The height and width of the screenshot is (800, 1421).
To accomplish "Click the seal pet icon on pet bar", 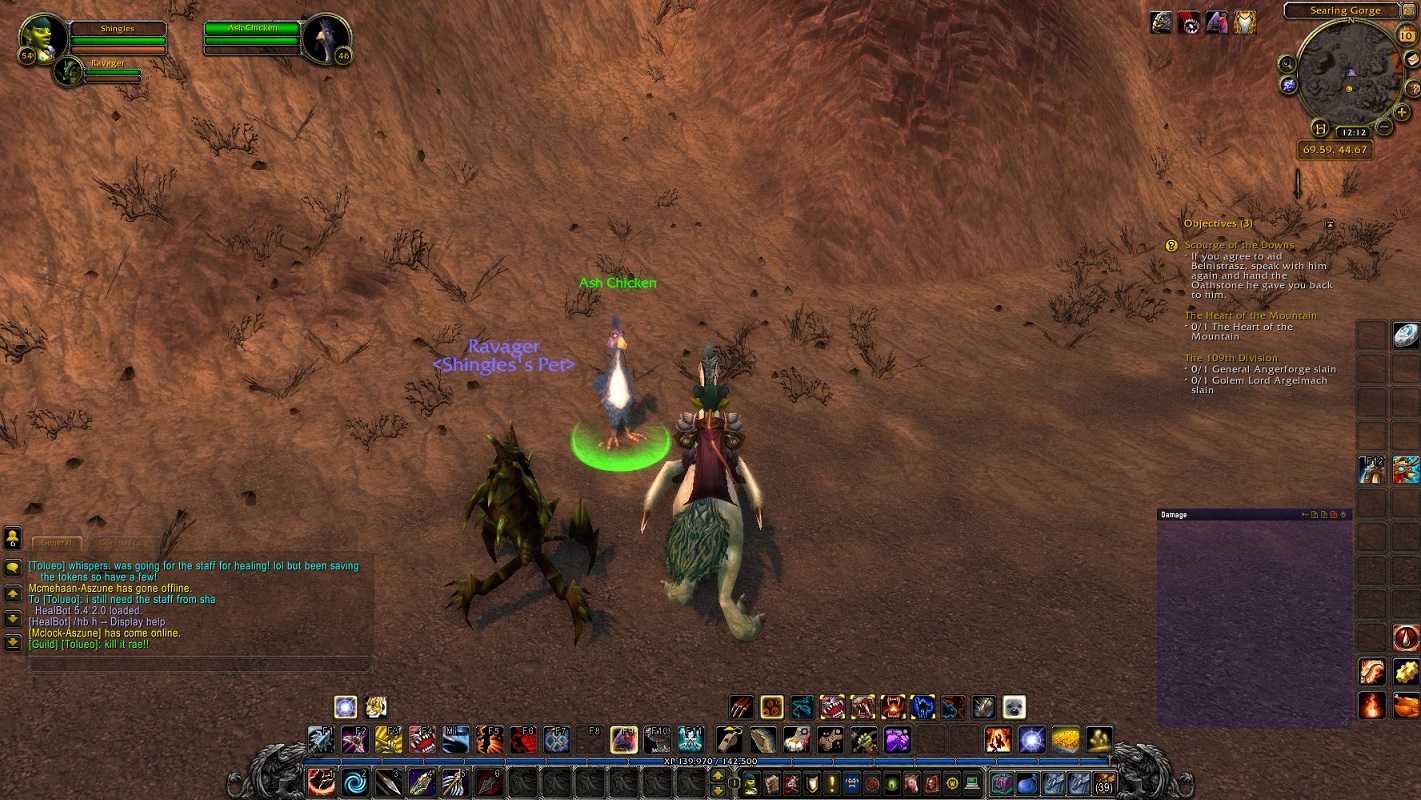I will point(1014,708).
